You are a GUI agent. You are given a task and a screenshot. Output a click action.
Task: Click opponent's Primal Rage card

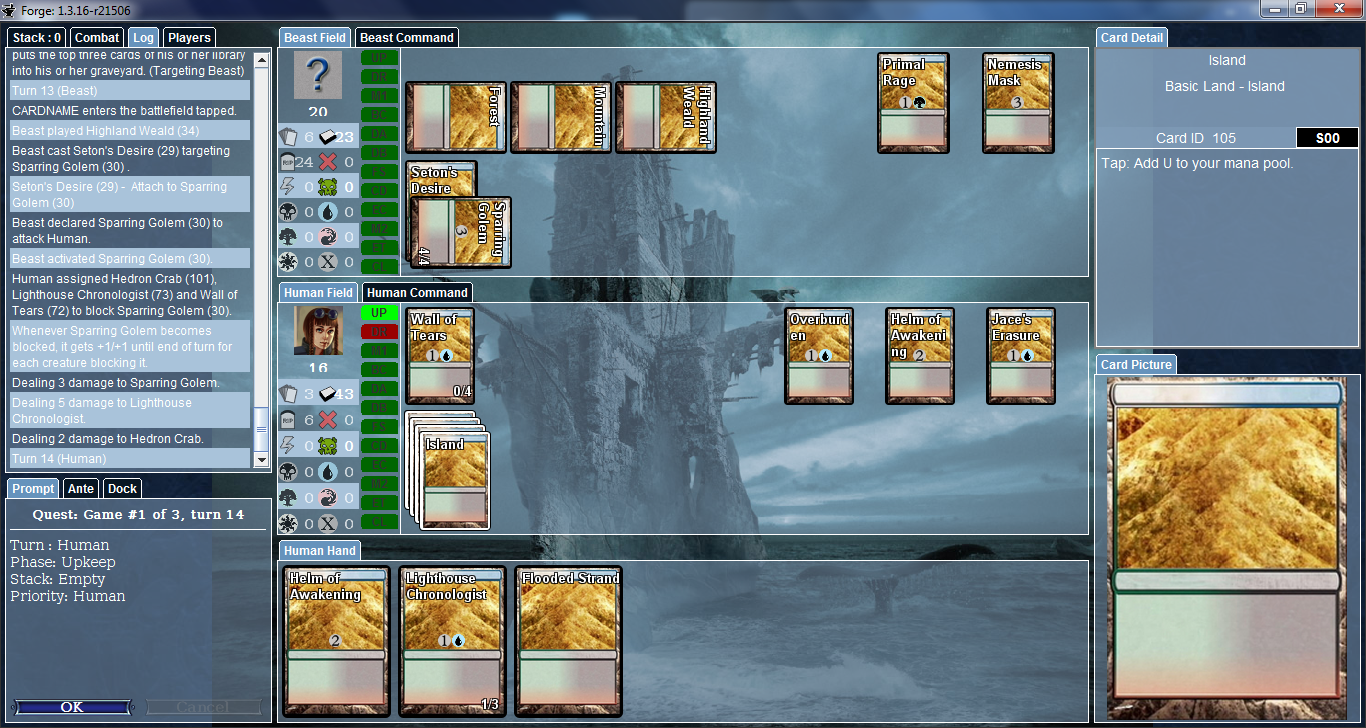(x=913, y=103)
